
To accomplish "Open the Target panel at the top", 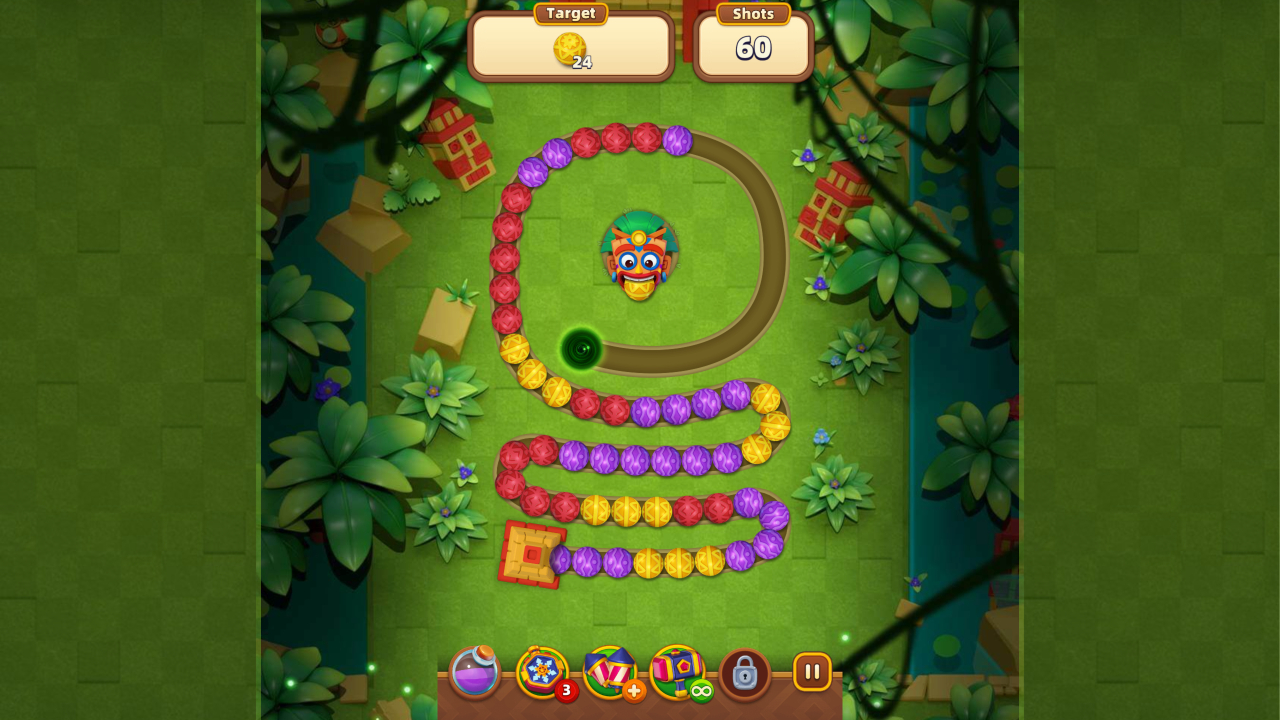I will 570,45.
